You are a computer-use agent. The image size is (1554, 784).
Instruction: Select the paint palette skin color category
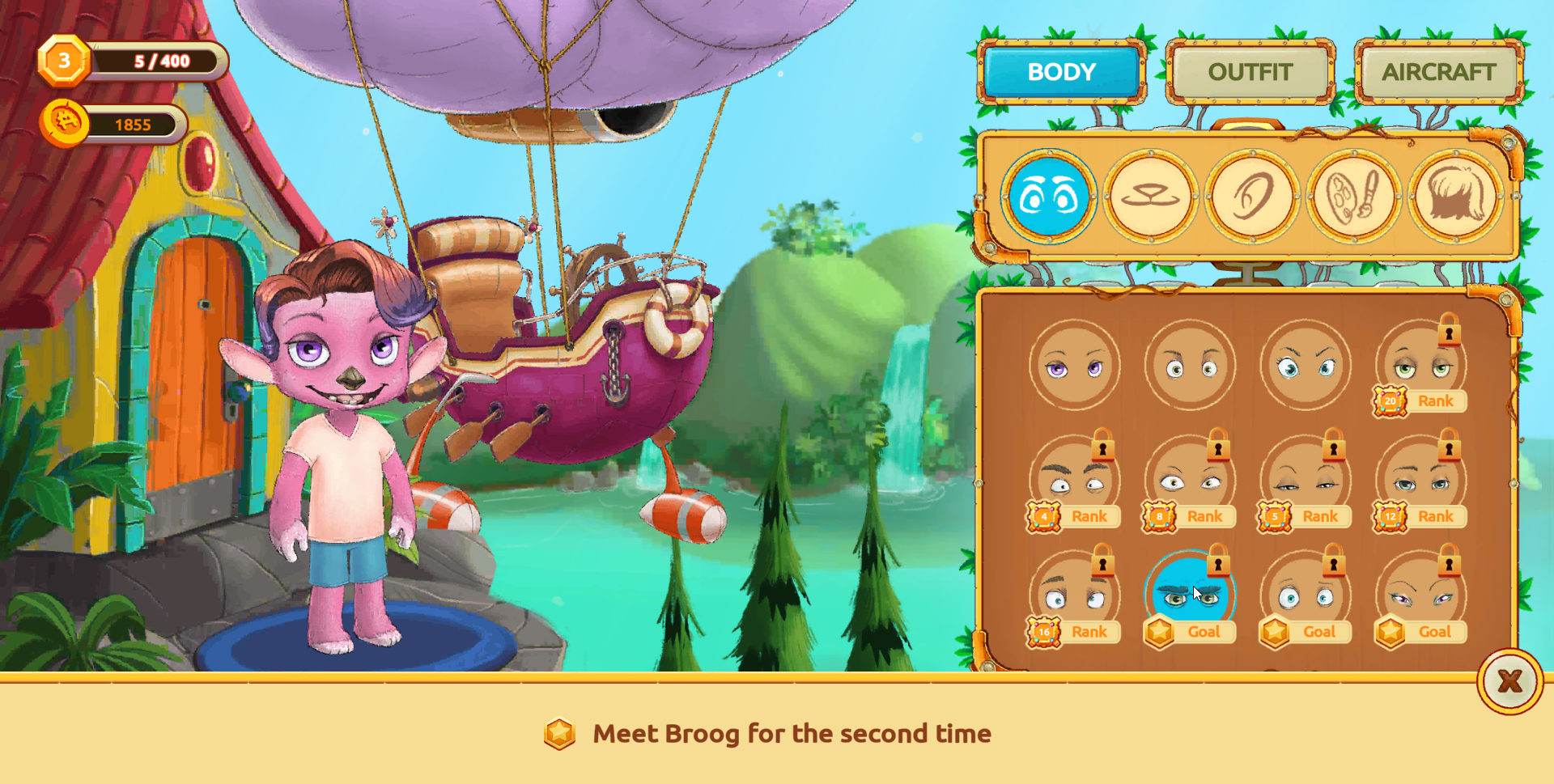(x=1354, y=196)
